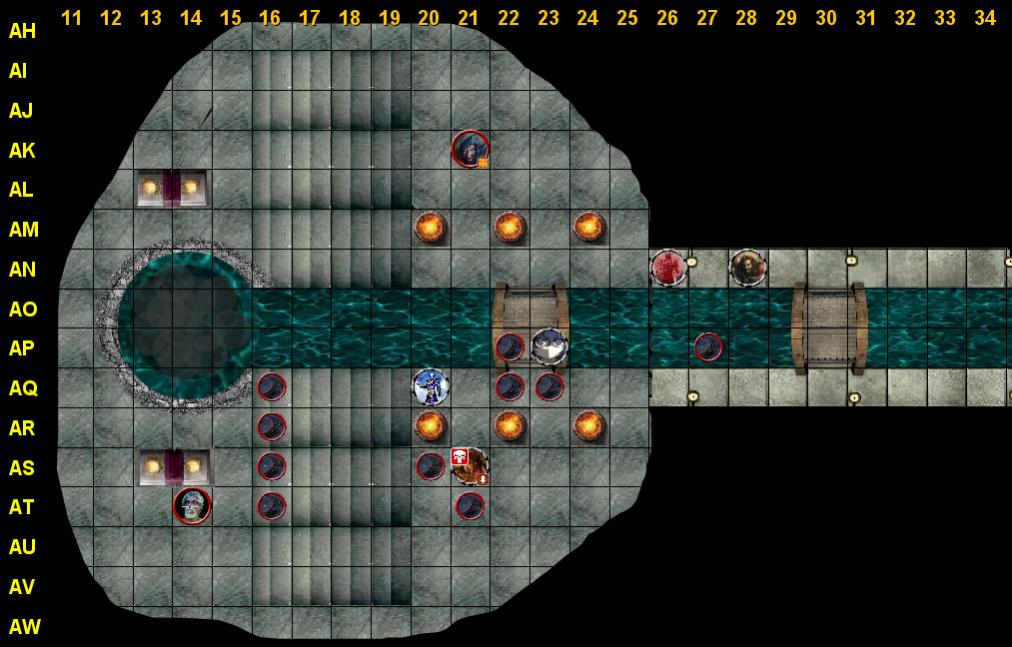Image resolution: width=1012 pixels, height=647 pixels.
Task: Select the hooded figure token with orange marker
Action: coord(469,149)
